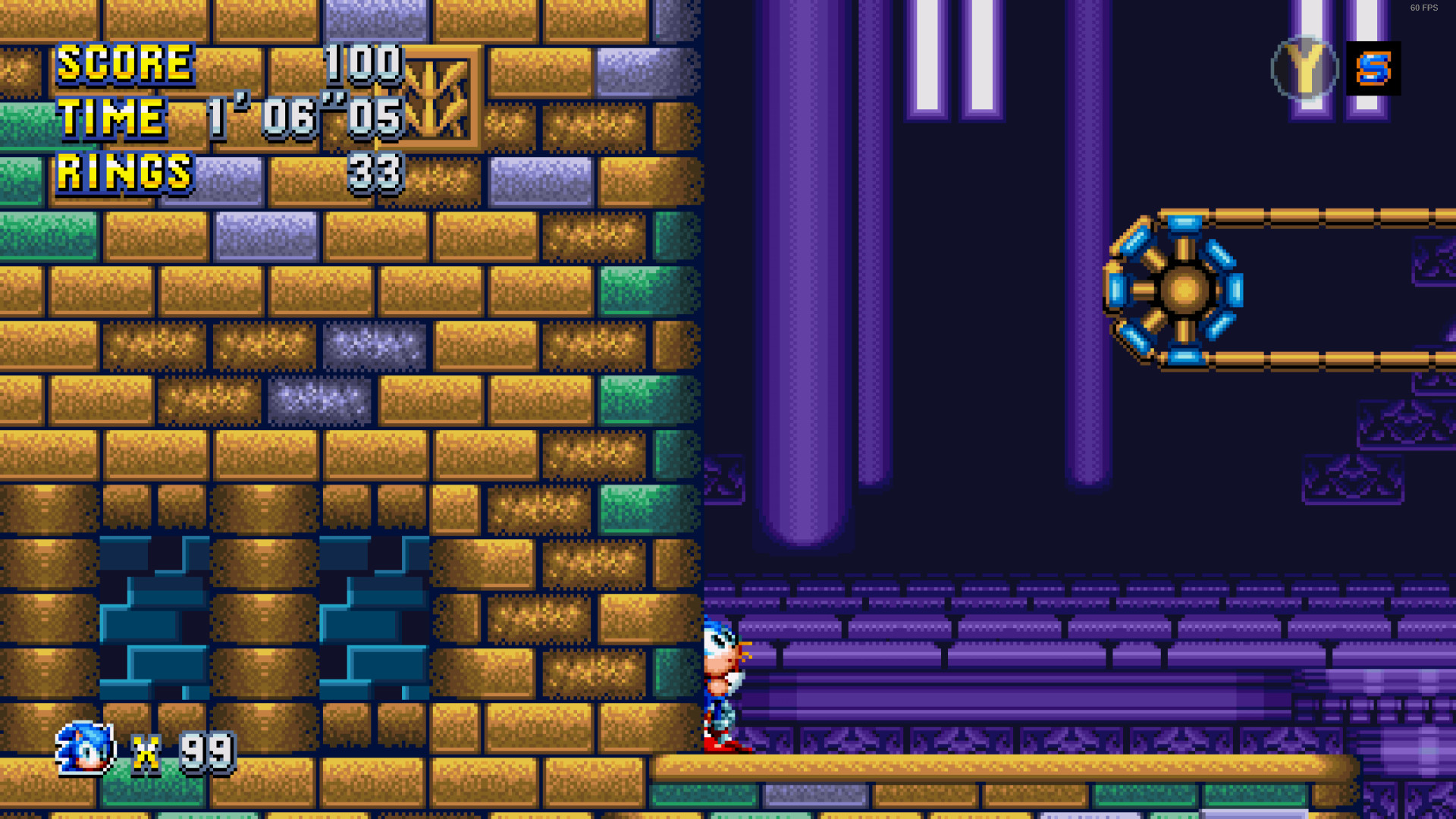Viewport: 1456px width, 819px height.
Task: Expand the TIME display reading 1'06"05
Action: 303,118
